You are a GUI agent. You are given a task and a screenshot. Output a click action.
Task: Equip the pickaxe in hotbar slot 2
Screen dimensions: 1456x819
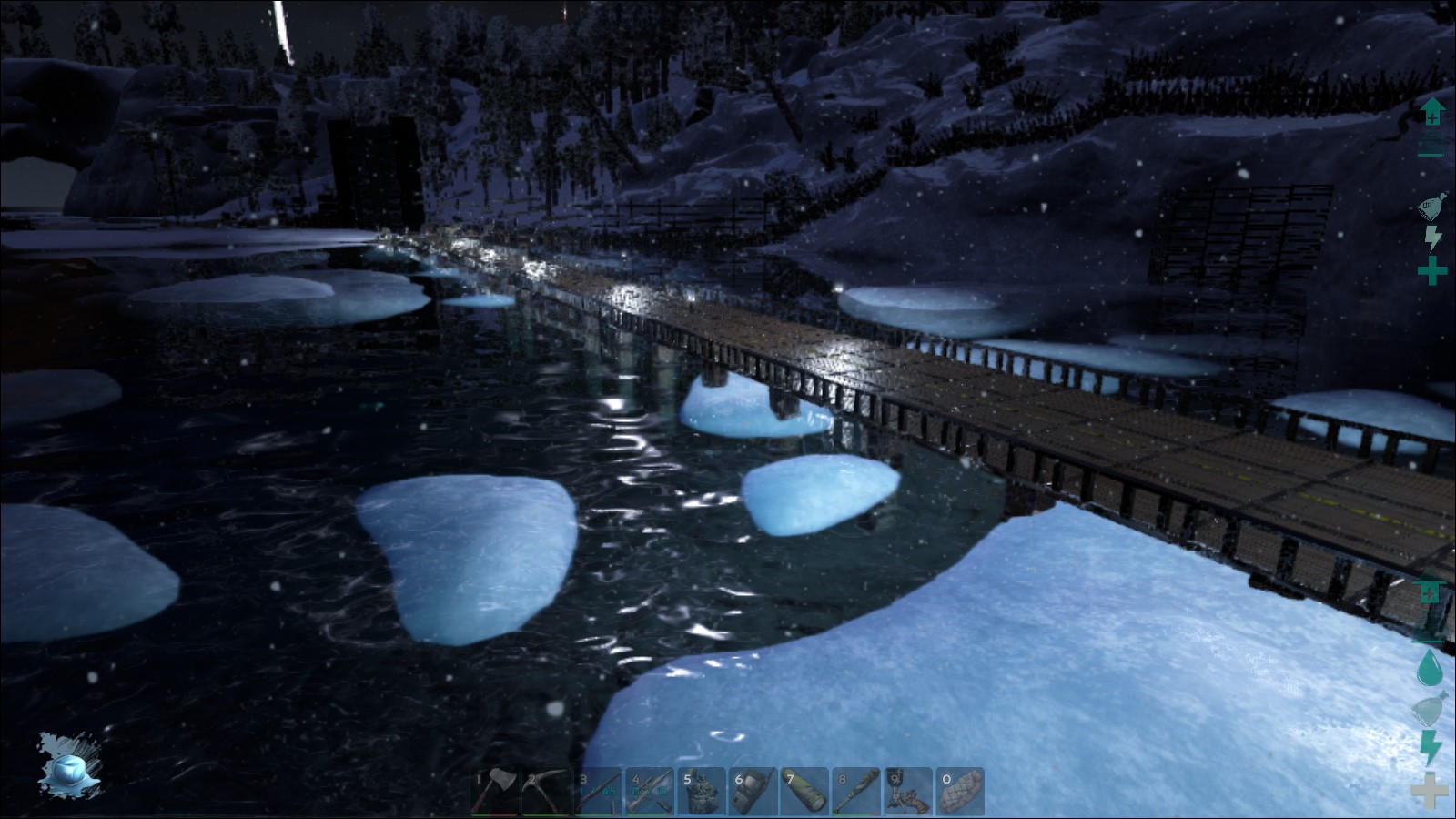546,791
